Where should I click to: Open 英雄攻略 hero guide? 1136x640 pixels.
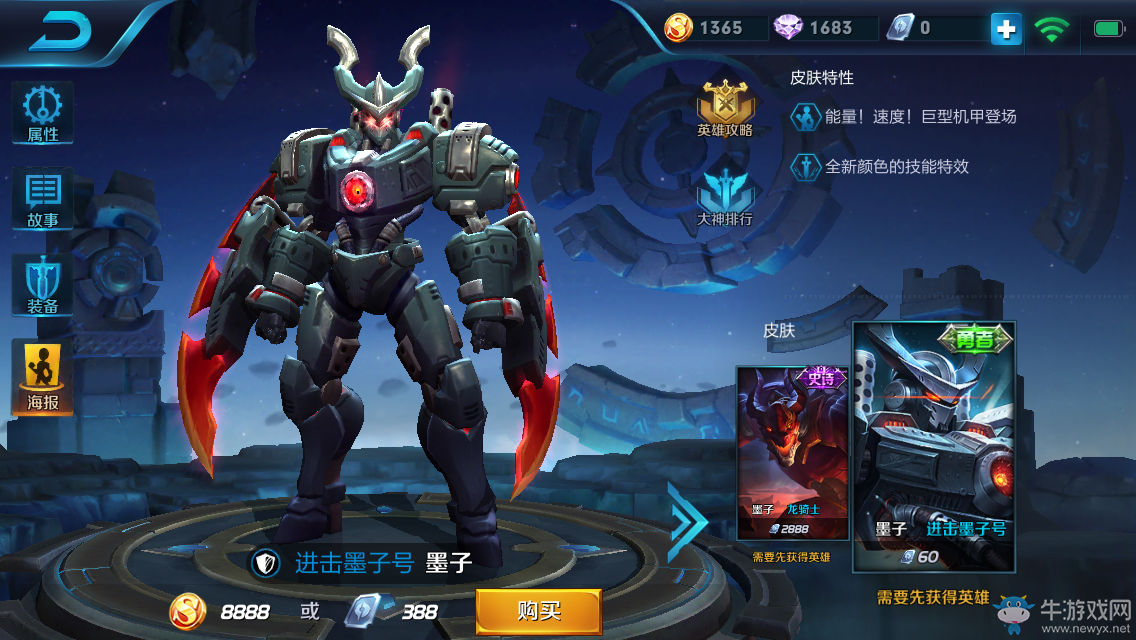[x=725, y=108]
